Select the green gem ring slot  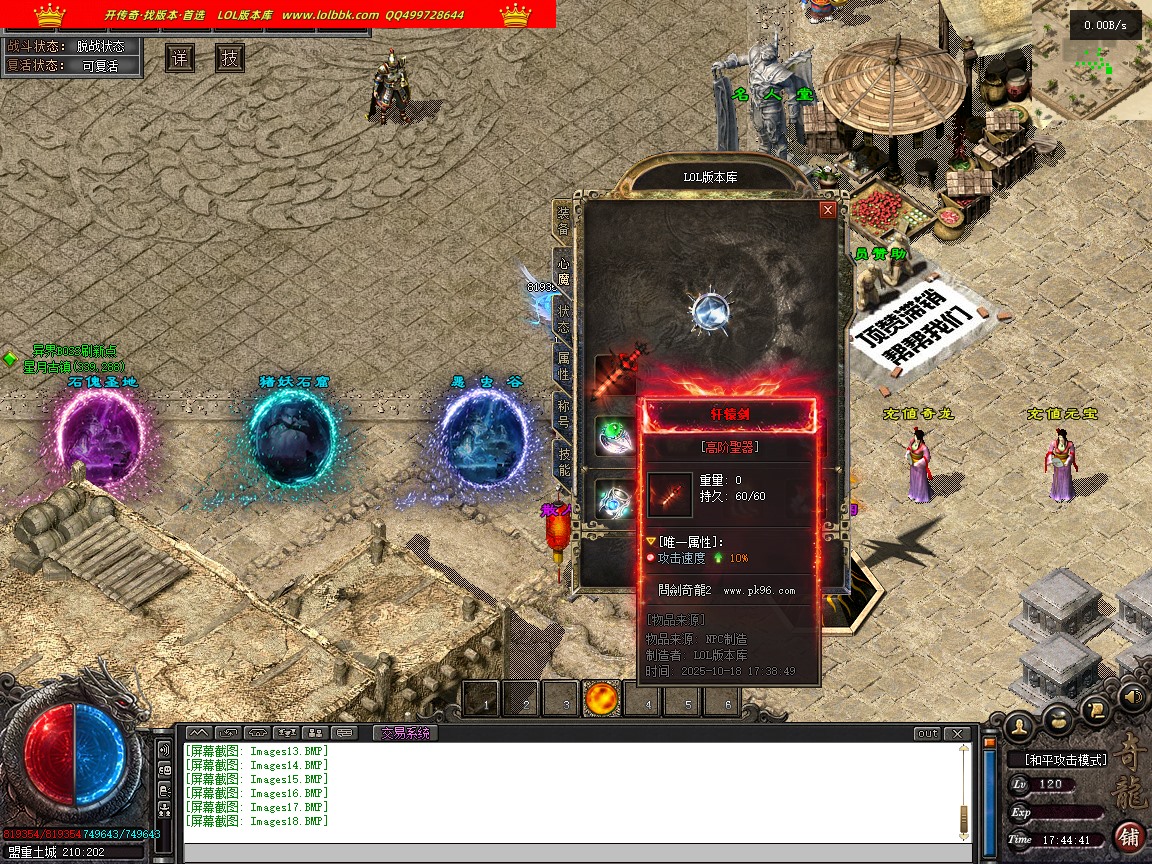[614, 434]
